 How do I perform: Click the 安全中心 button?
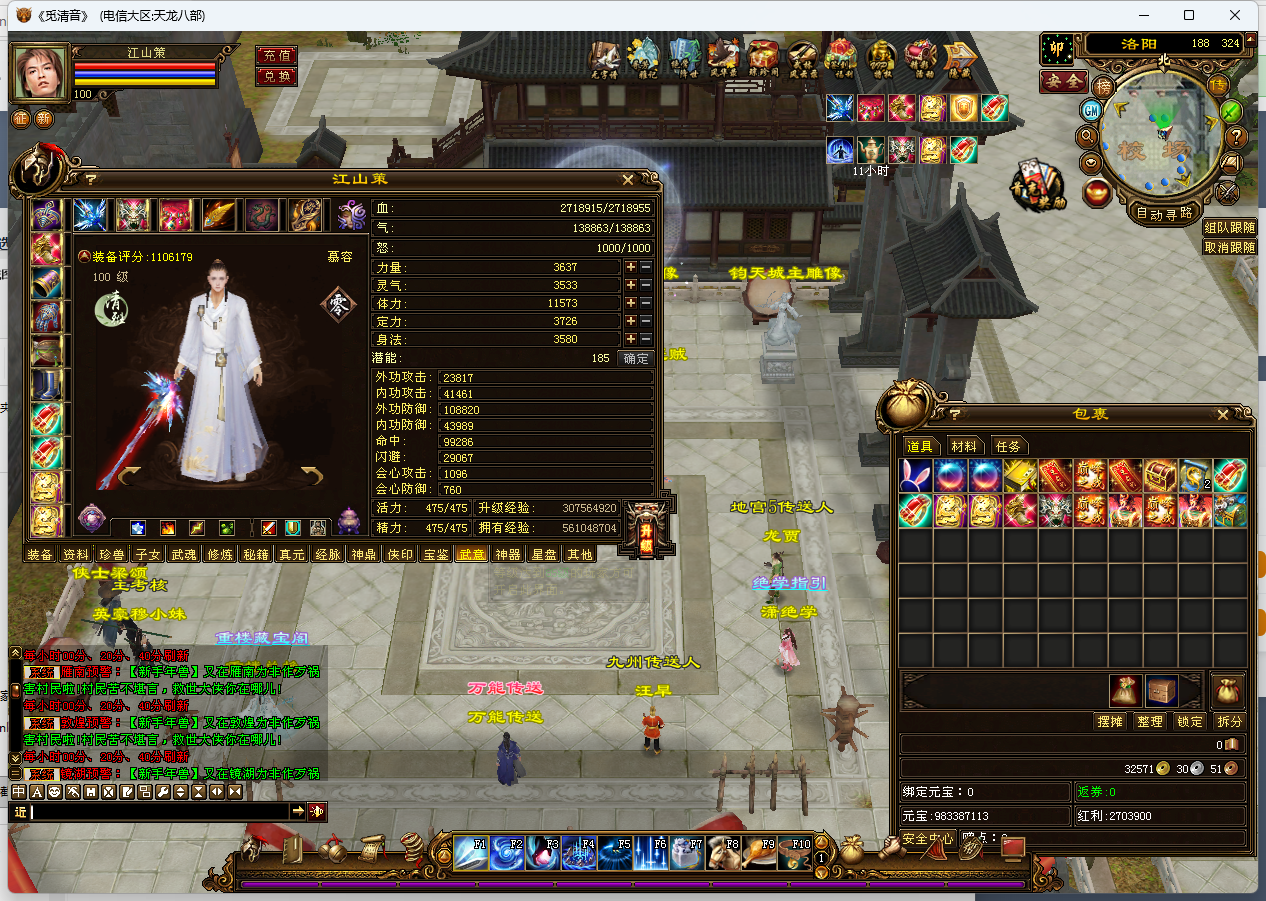click(x=928, y=838)
